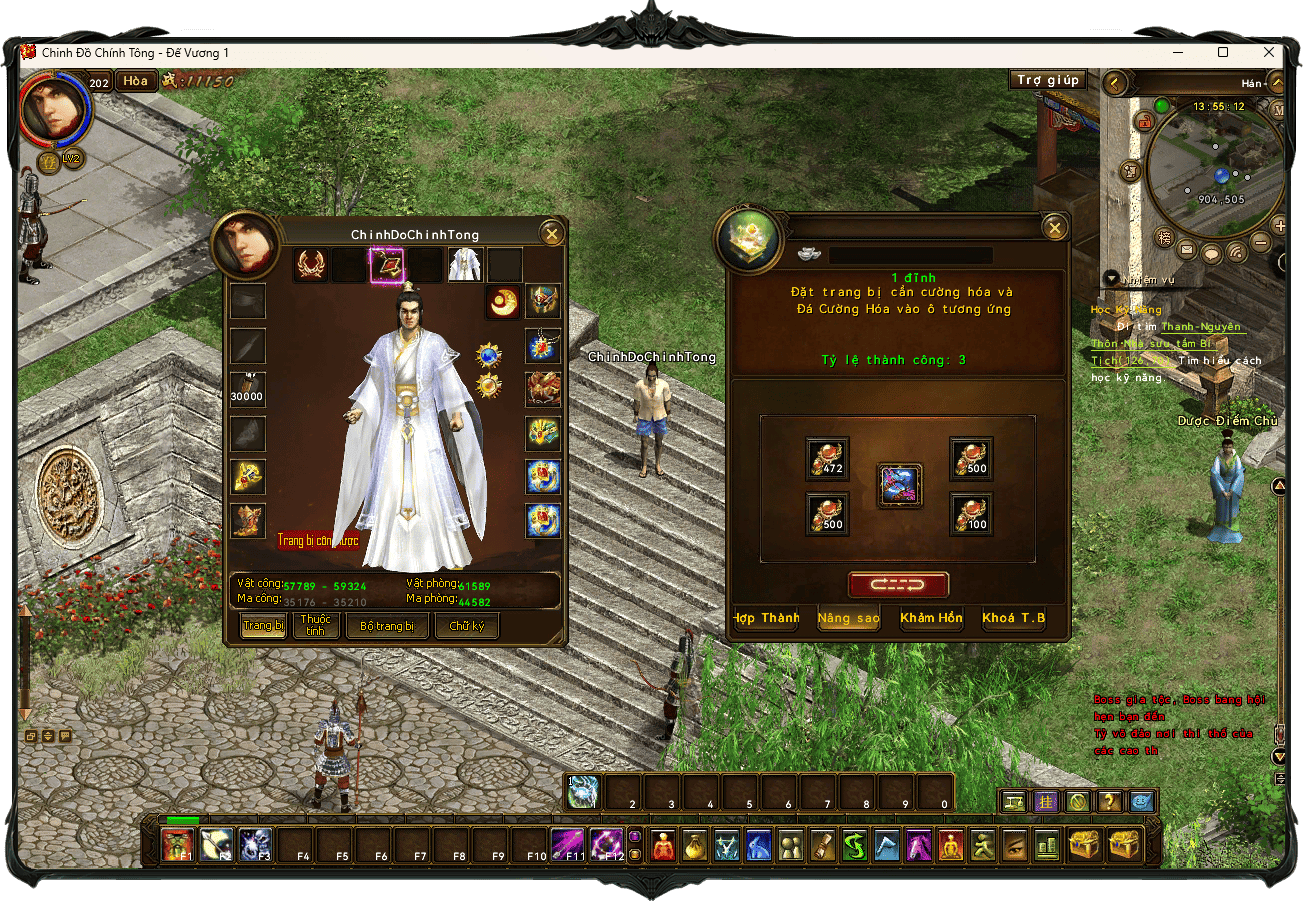Select the enhancement stone stack of 100
Screen dimensions: 1303x901
[x=970, y=514]
